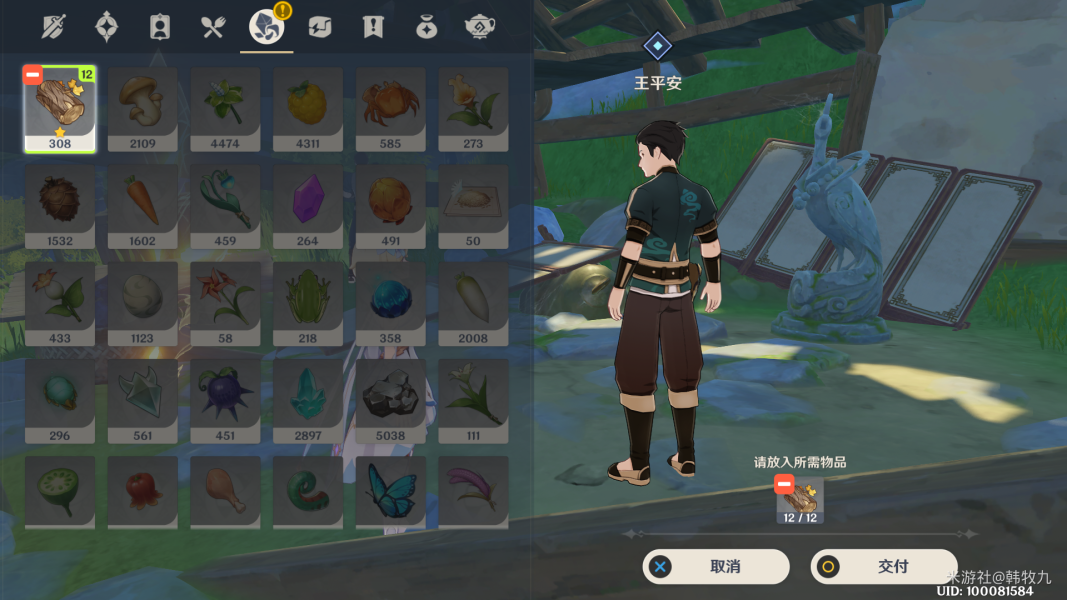The image size is (1067, 600).
Task: Switch to the weapons inventory tab
Action: tap(54, 27)
